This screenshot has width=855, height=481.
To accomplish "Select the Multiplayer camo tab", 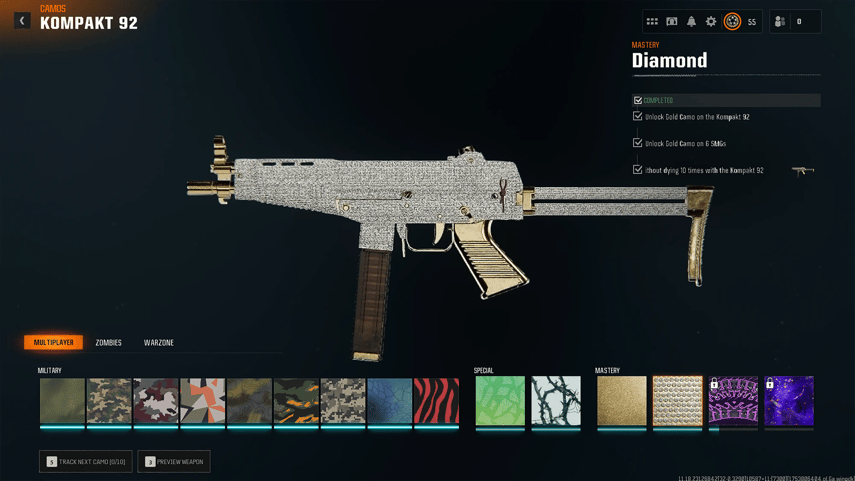I will pos(54,343).
